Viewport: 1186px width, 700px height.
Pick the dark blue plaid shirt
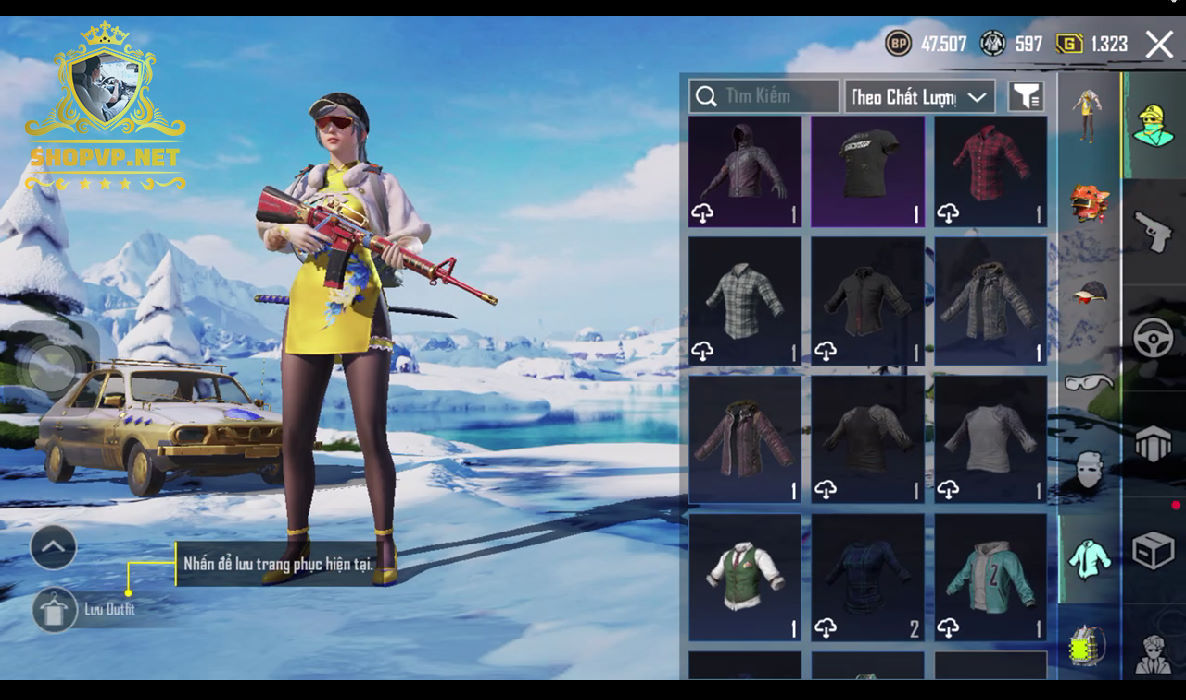coord(867,577)
